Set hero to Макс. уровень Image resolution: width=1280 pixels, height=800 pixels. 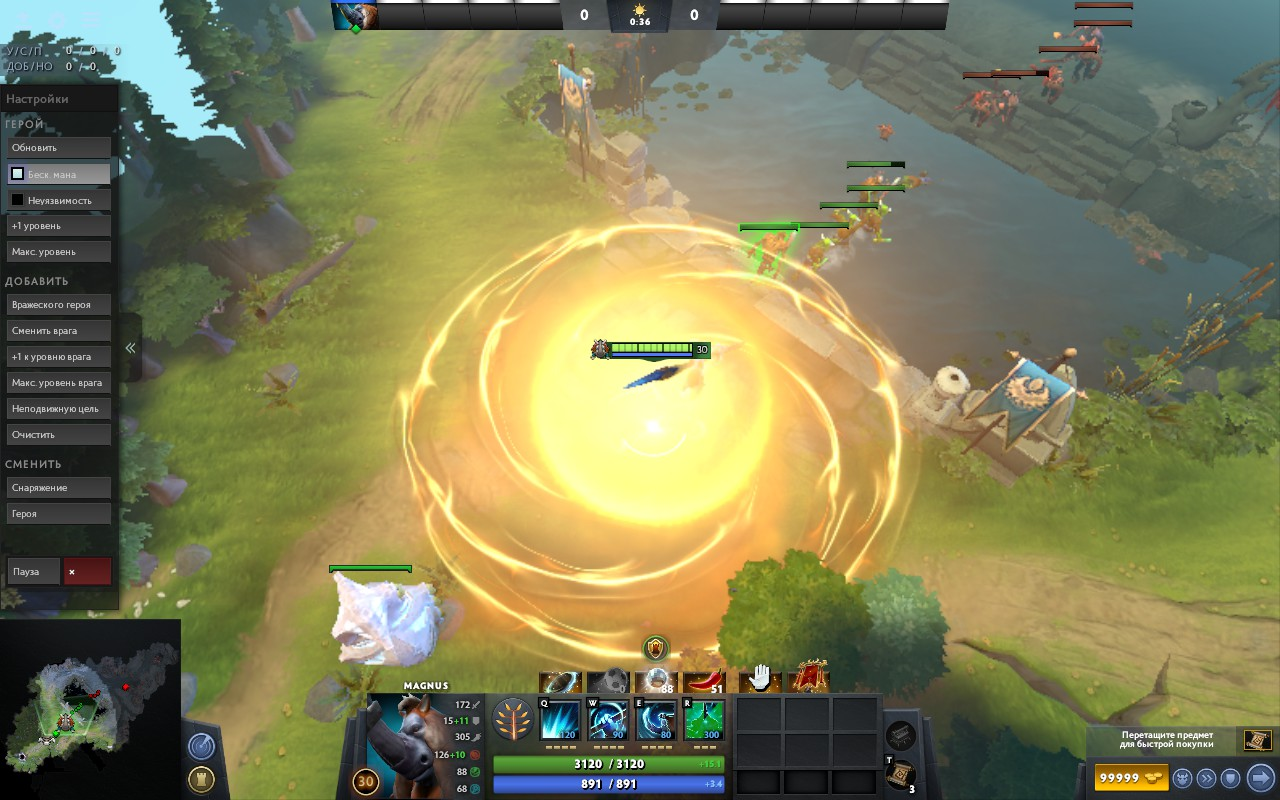click(x=59, y=252)
